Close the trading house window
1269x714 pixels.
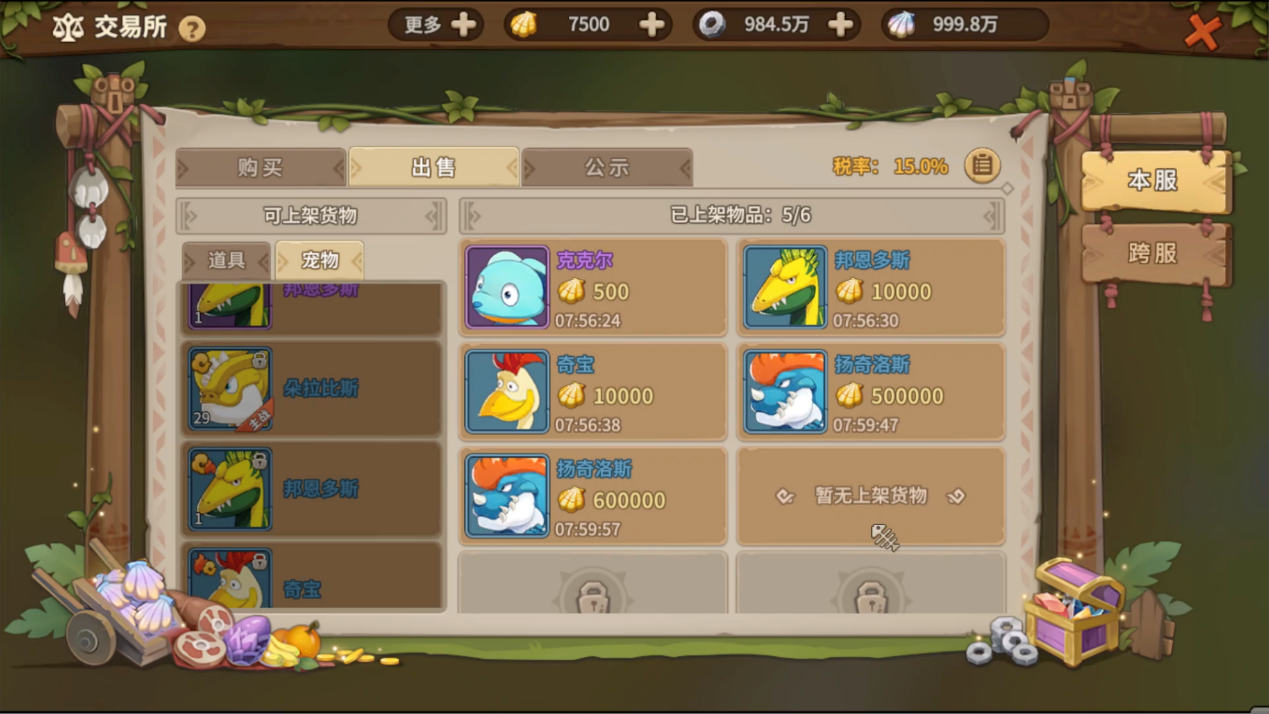(1202, 32)
